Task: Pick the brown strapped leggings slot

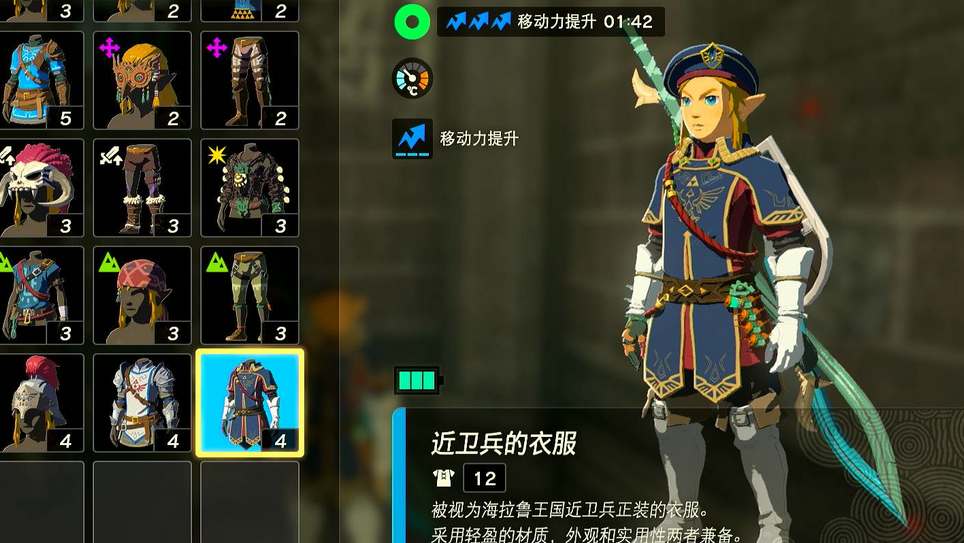Action: pos(249,81)
